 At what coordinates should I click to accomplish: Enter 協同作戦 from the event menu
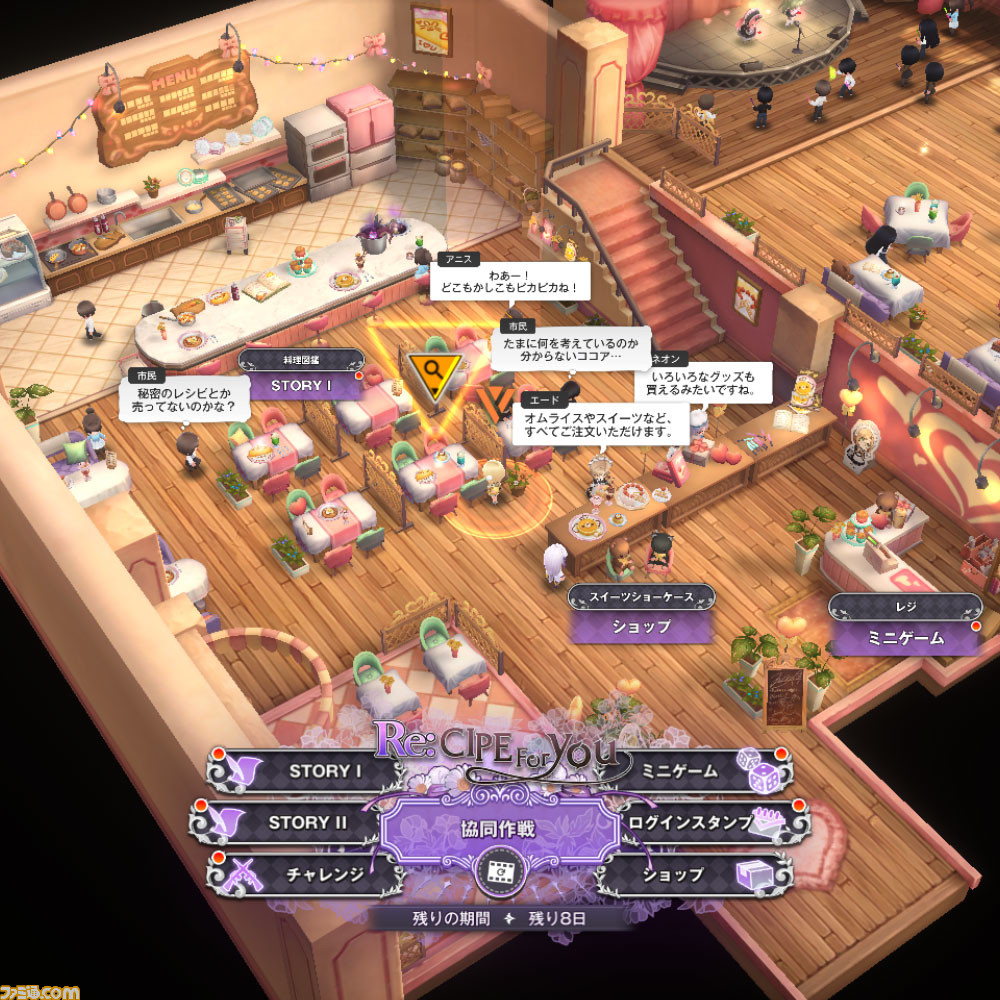[497, 829]
